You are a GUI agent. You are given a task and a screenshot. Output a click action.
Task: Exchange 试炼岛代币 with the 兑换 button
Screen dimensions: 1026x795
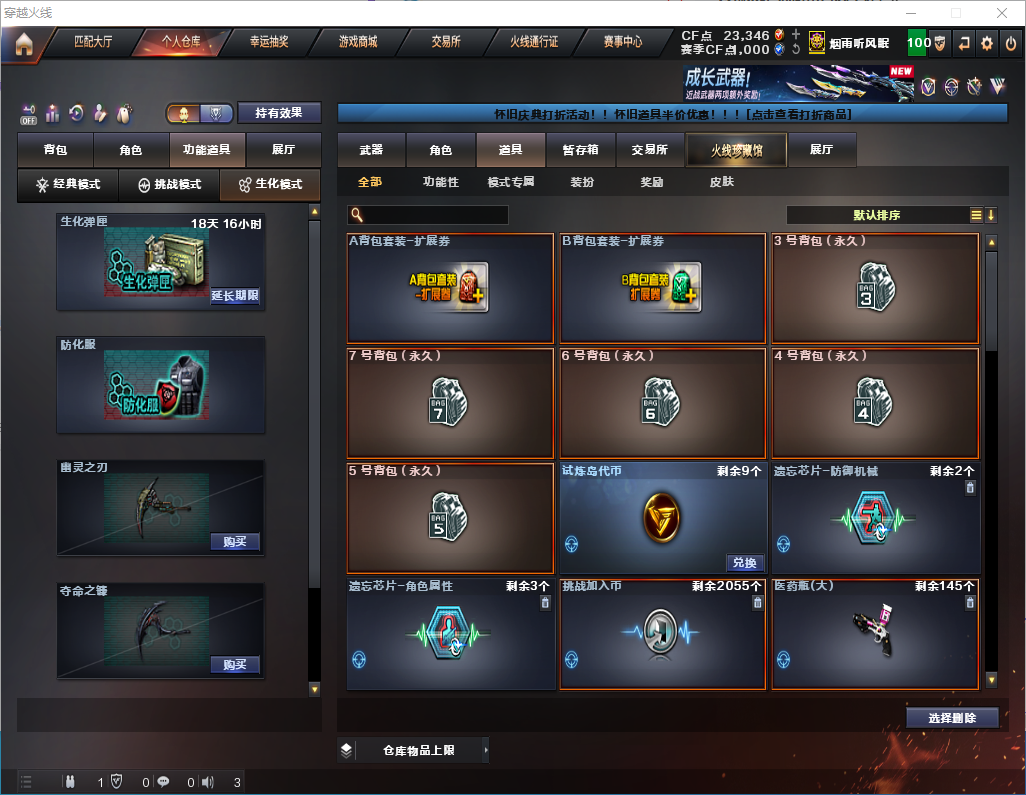point(745,563)
